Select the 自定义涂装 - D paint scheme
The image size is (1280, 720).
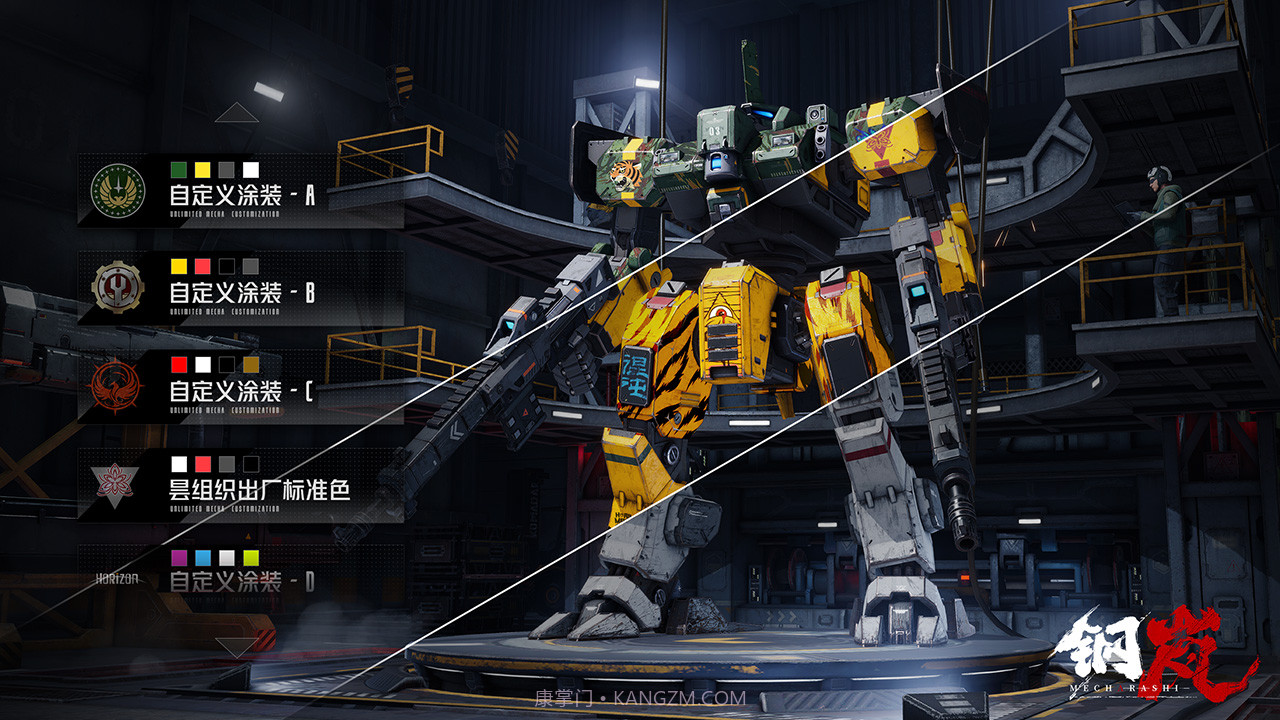[240, 572]
